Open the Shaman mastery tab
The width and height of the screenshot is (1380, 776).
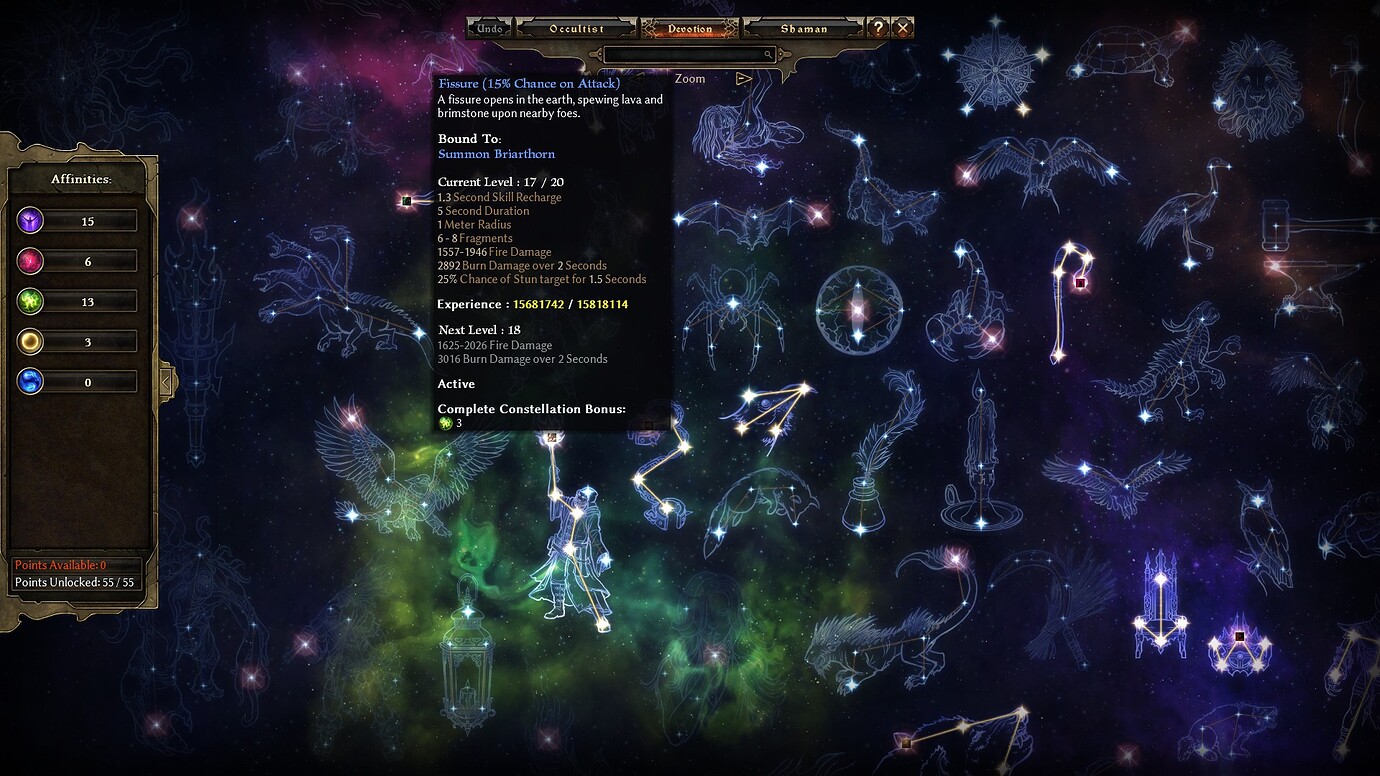point(804,29)
